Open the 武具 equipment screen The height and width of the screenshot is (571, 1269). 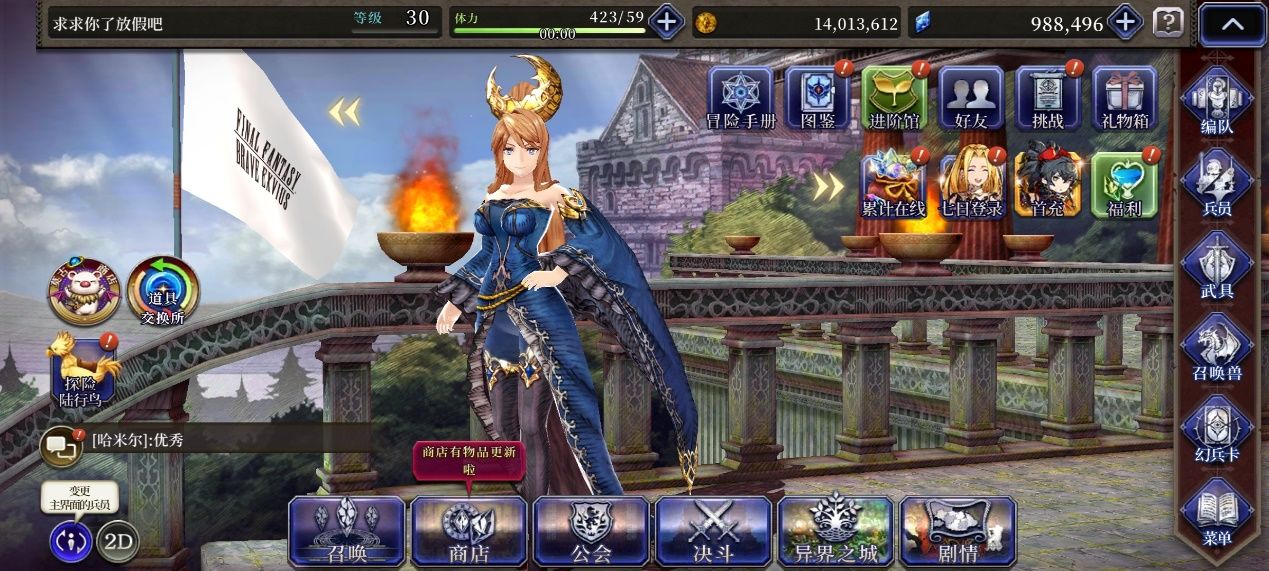(1217, 267)
